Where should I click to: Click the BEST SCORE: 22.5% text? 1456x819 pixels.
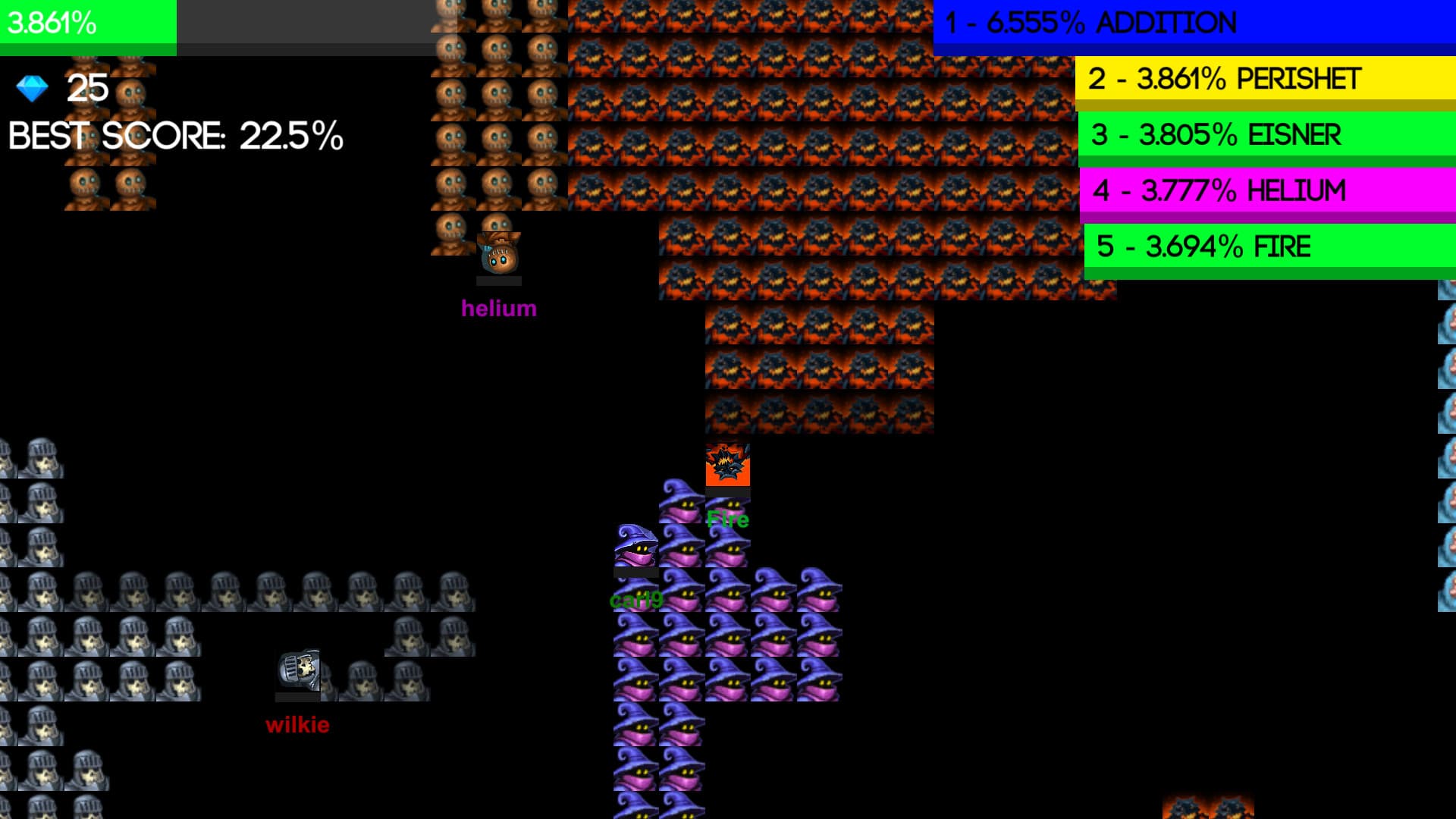(x=174, y=136)
